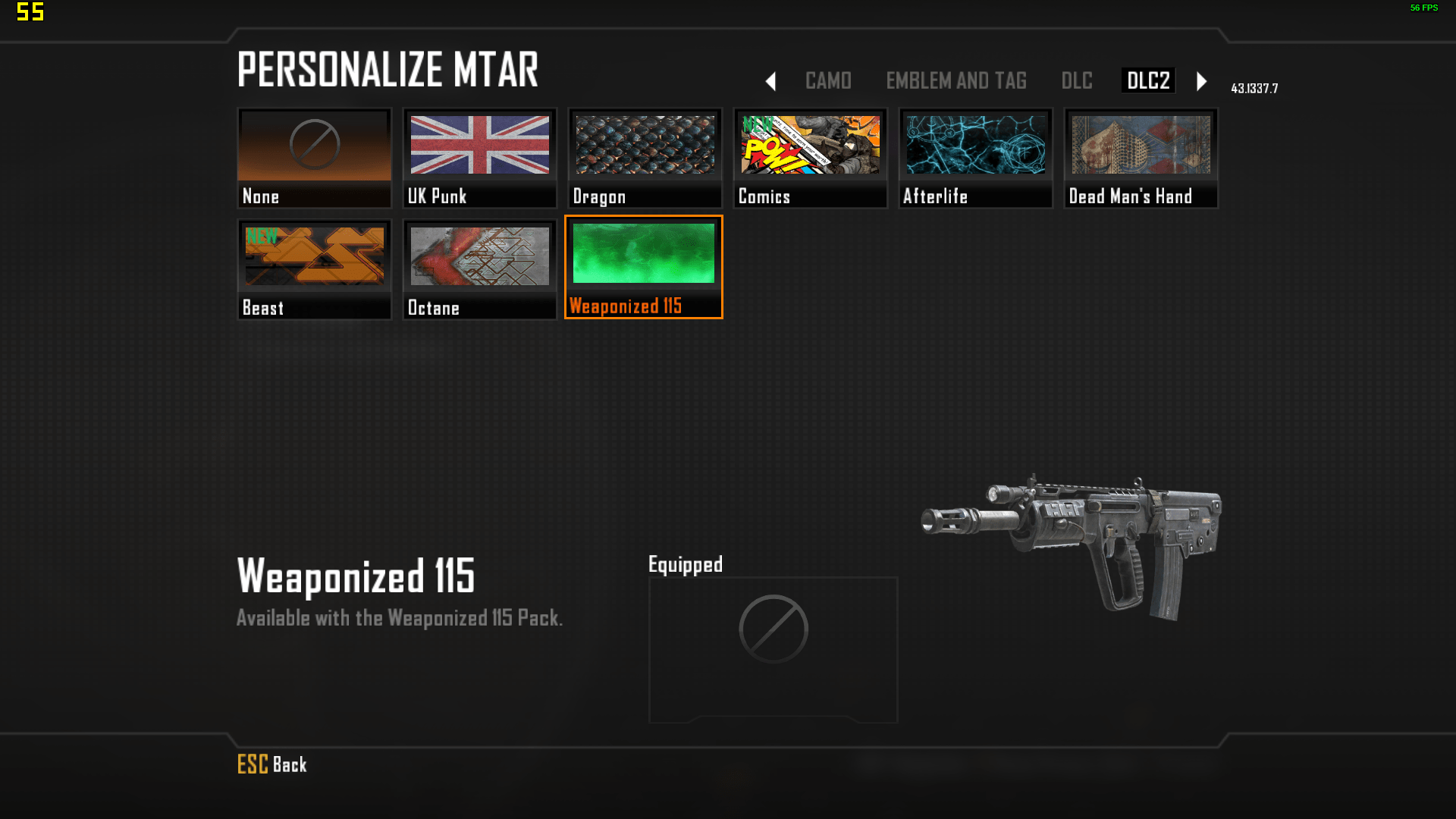
Task: Pick the Dragon camo tile
Action: [645, 158]
